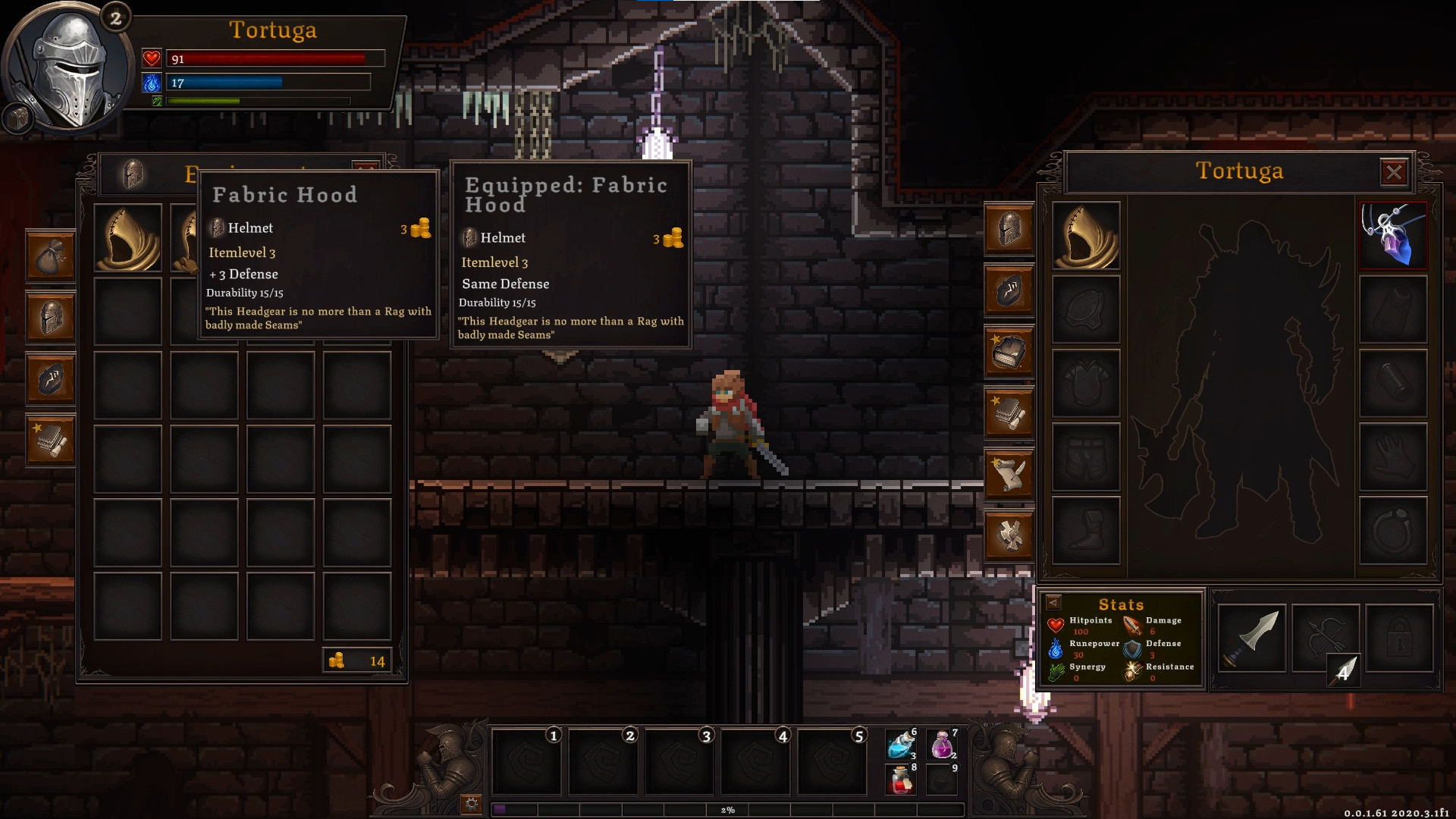Image resolution: width=1456 pixels, height=819 pixels.
Task: Open the rune stone panel icon
Action: click(50, 379)
